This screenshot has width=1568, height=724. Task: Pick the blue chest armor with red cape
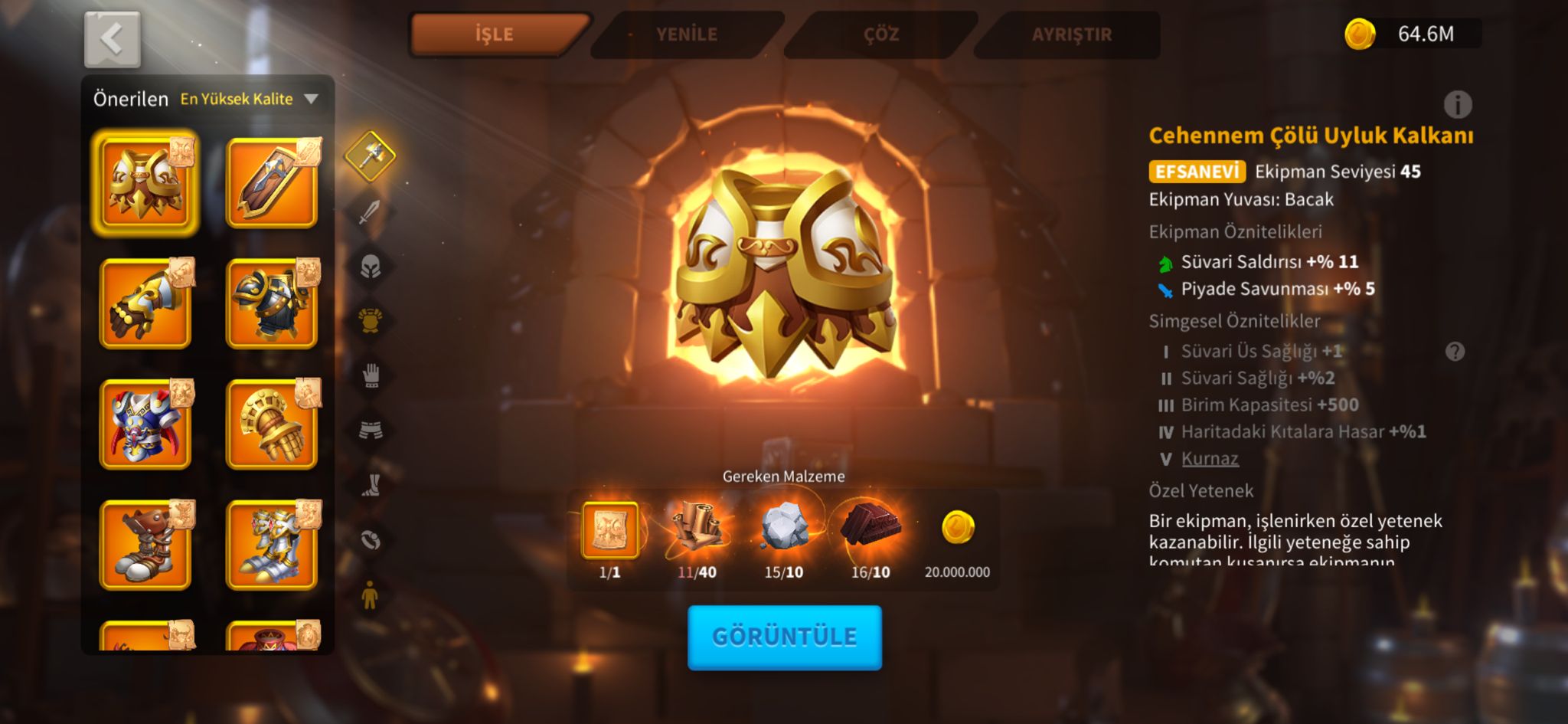(x=145, y=424)
